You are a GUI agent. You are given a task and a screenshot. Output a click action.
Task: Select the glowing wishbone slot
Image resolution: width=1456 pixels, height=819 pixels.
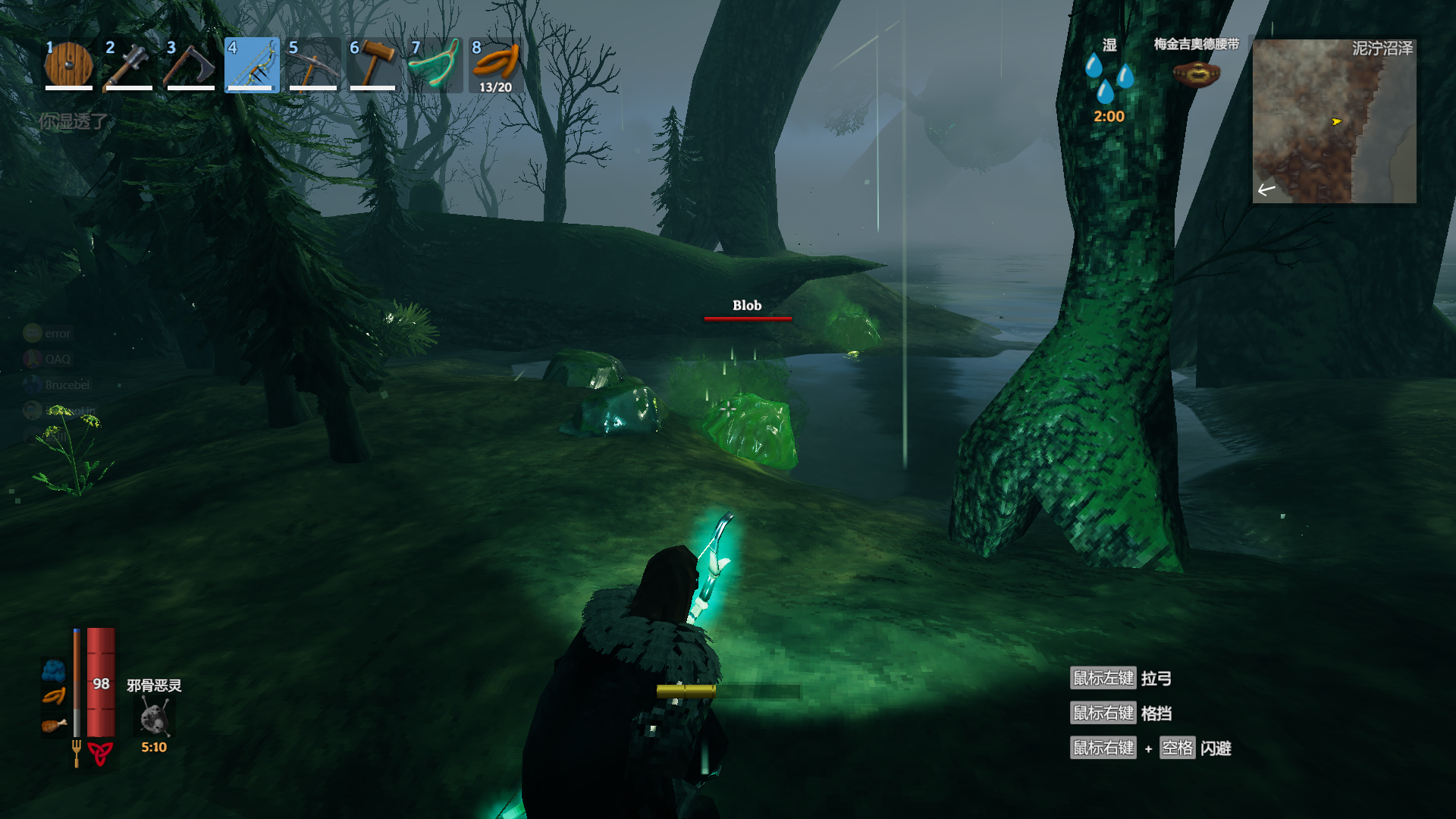point(435,65)
